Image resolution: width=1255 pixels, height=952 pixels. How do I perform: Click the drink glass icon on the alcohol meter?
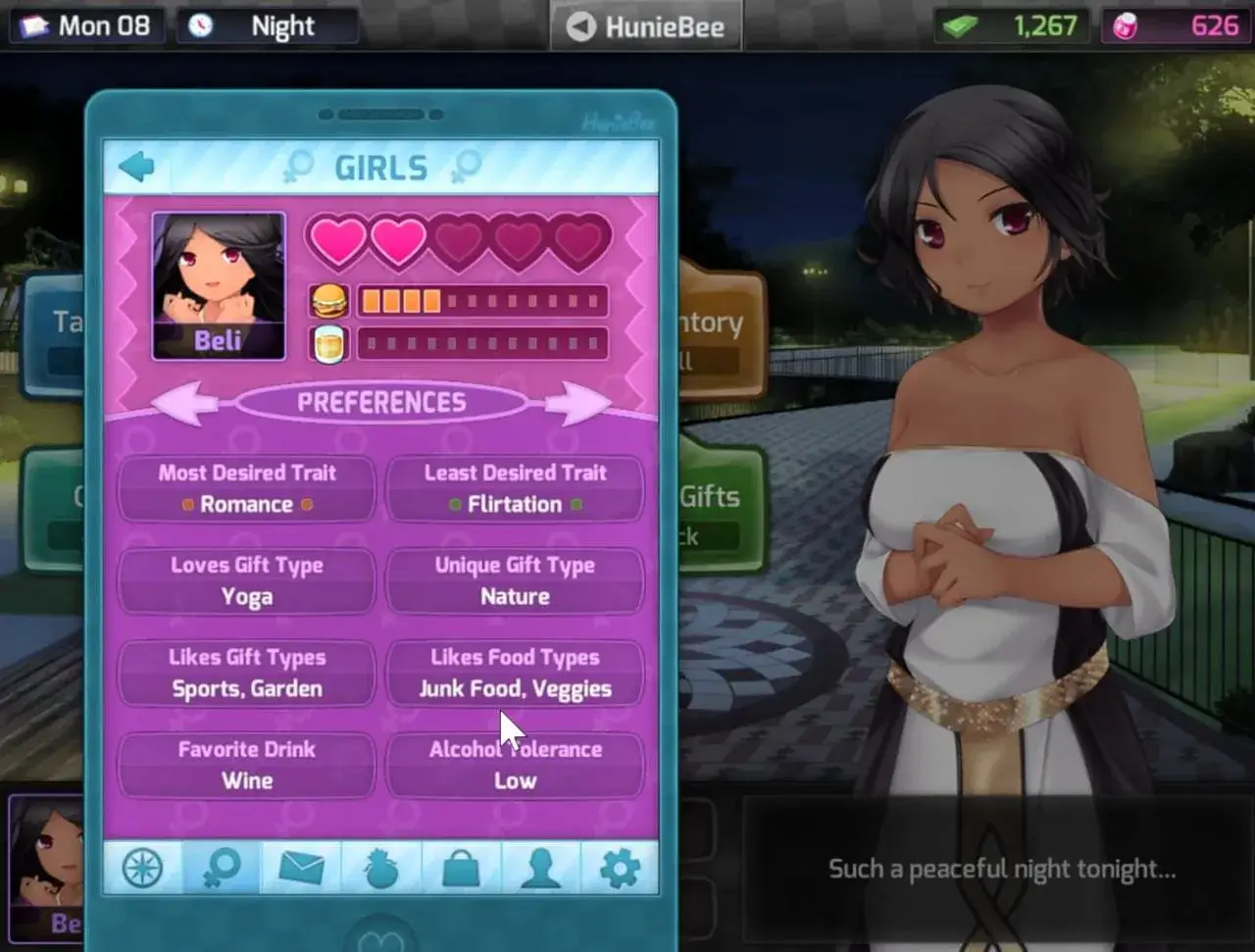coord(328,342)
